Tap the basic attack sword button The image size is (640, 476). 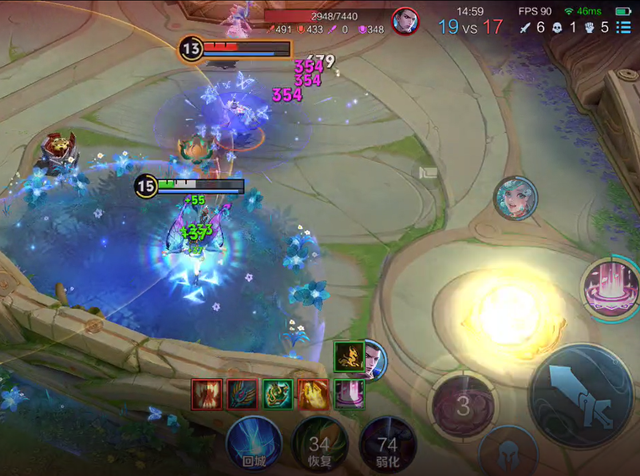pyautogui.click(x=582, y=394)
